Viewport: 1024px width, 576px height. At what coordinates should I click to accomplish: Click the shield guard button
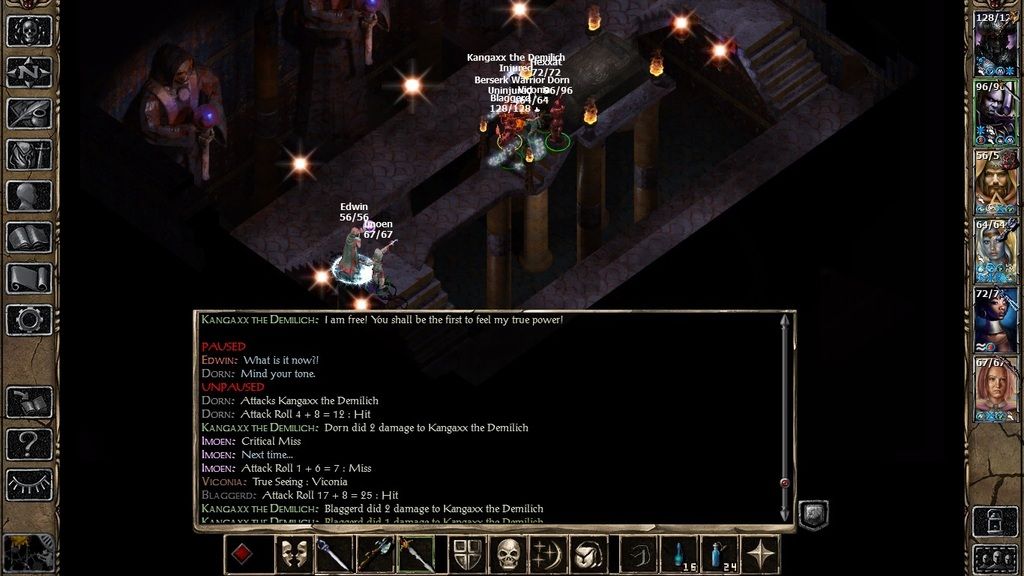point(467,554)
